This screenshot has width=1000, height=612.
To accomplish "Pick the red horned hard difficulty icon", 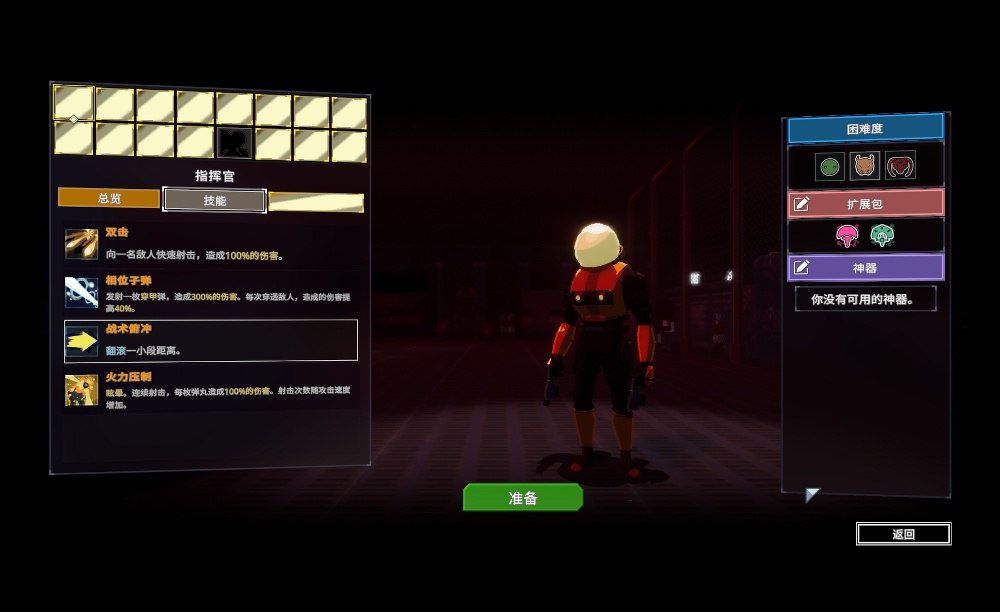I will click(x=900, y=166).
